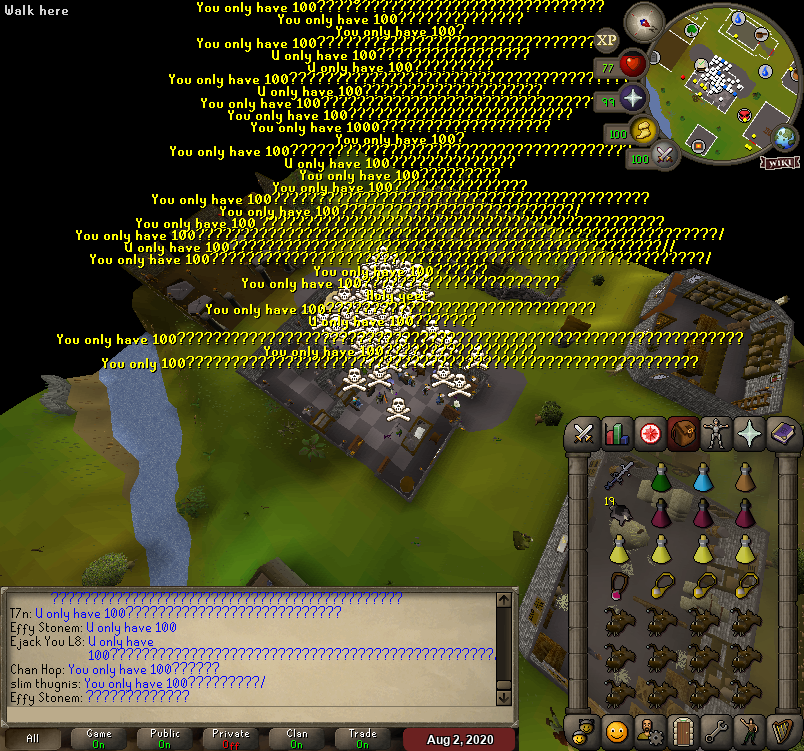Screen dimensions: 804x751
Task: Select the light blue potion in the inventory
Action: [702, 478]
